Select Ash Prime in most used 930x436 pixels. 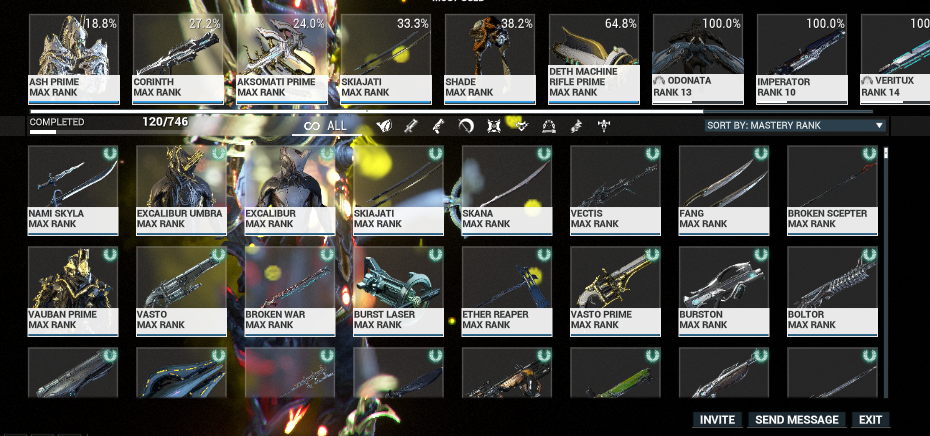tap(73, 59)
